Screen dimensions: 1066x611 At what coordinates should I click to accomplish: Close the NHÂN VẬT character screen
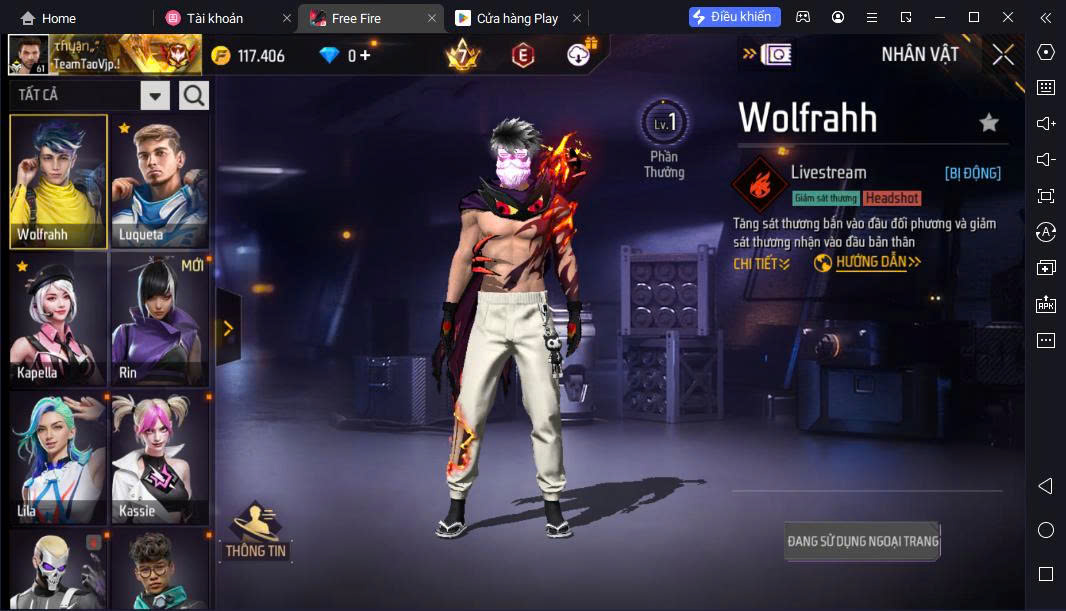pos(1003,55)
